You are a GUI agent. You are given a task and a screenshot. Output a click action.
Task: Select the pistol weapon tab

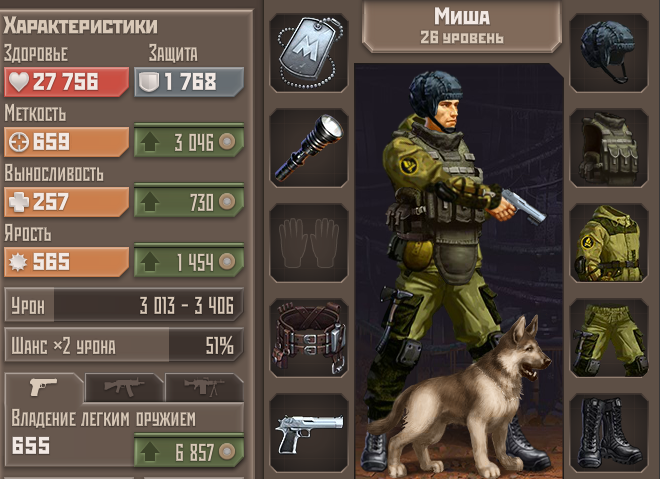(x=43, y=387)
